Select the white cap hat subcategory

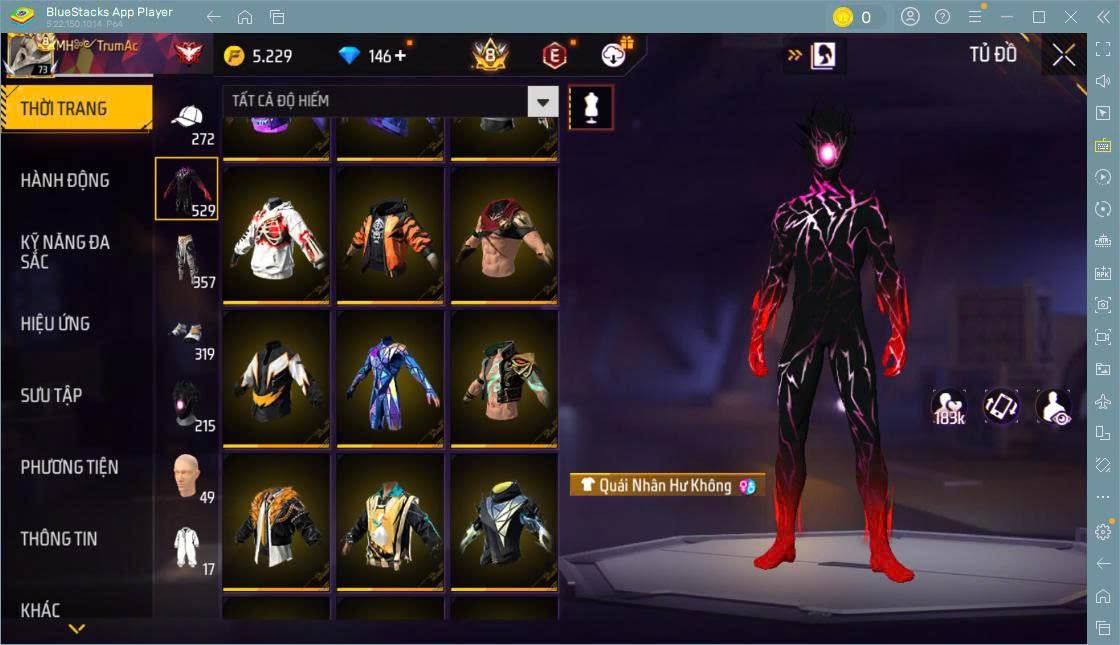coord(187,122)
